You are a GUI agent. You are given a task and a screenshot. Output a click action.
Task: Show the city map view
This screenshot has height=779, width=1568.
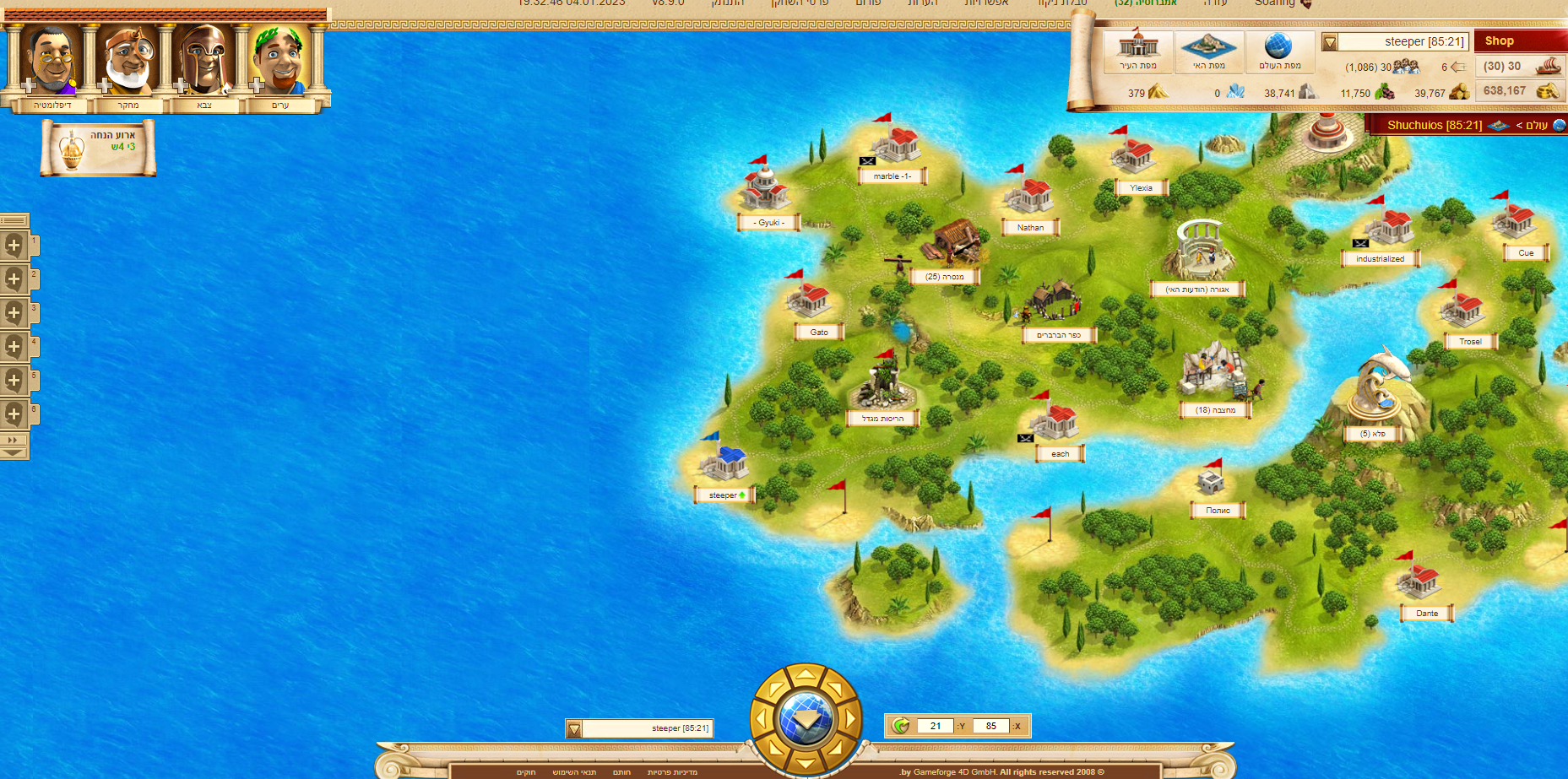[x=1137, y=51]
